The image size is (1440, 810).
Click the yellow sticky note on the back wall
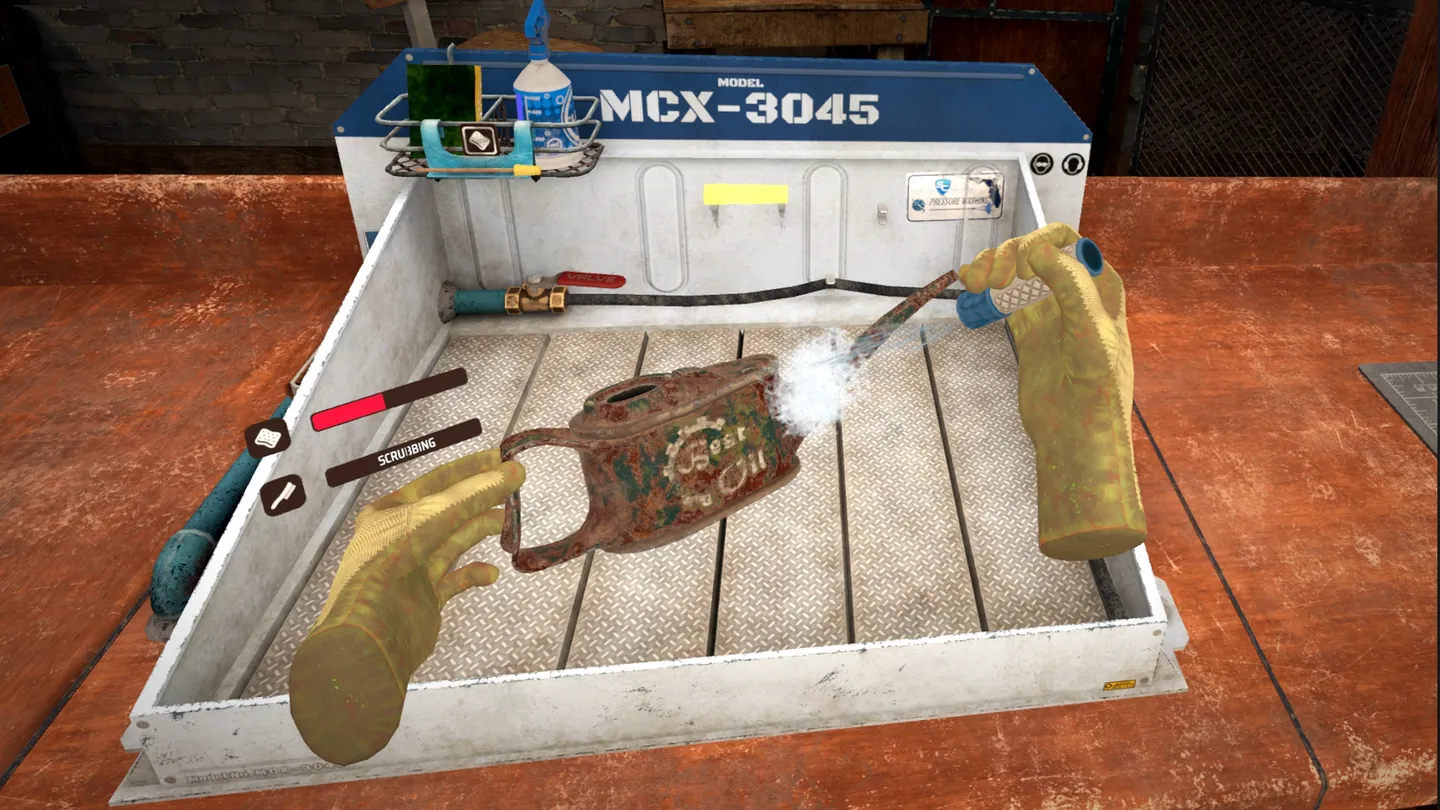745,195
